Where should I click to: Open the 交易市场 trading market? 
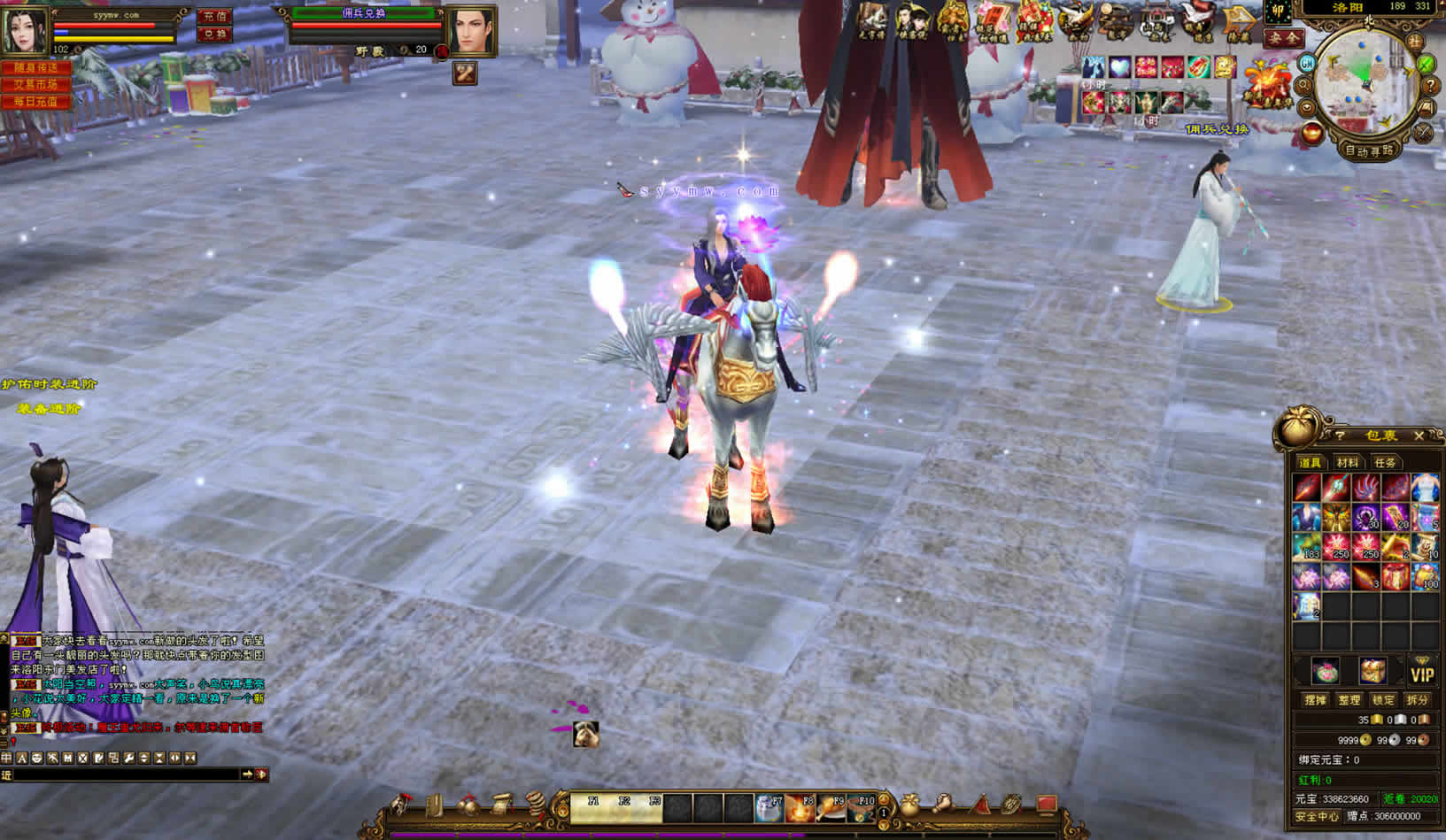coord(35,84)
